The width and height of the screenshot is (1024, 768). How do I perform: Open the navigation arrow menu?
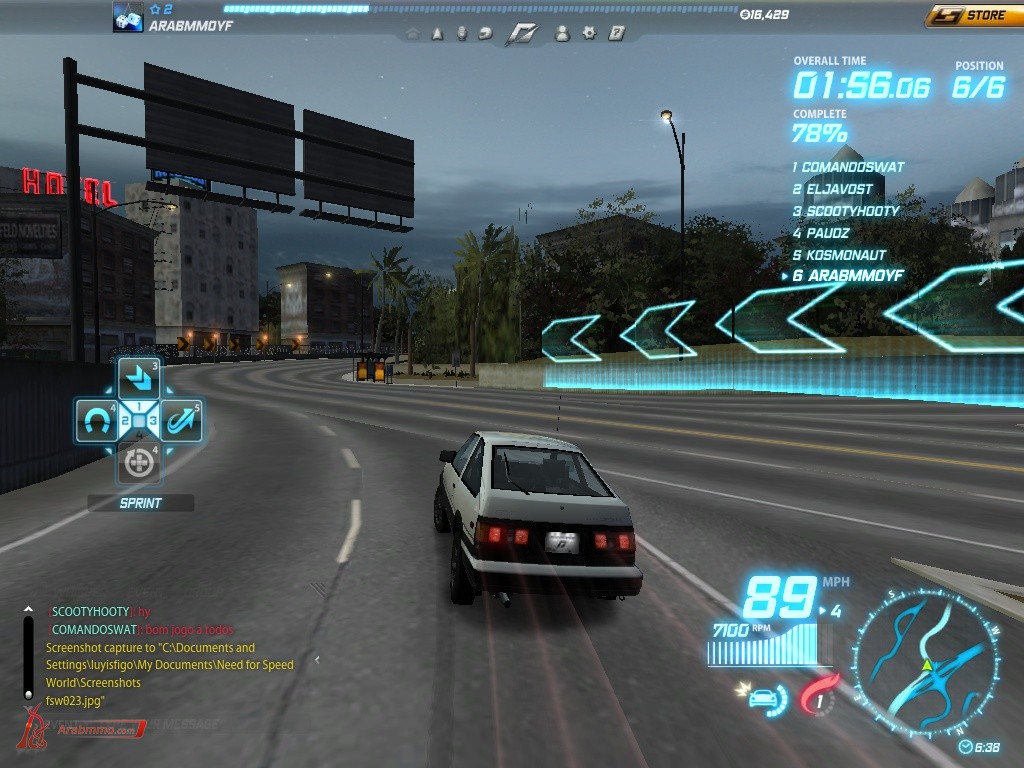(437, 33)
